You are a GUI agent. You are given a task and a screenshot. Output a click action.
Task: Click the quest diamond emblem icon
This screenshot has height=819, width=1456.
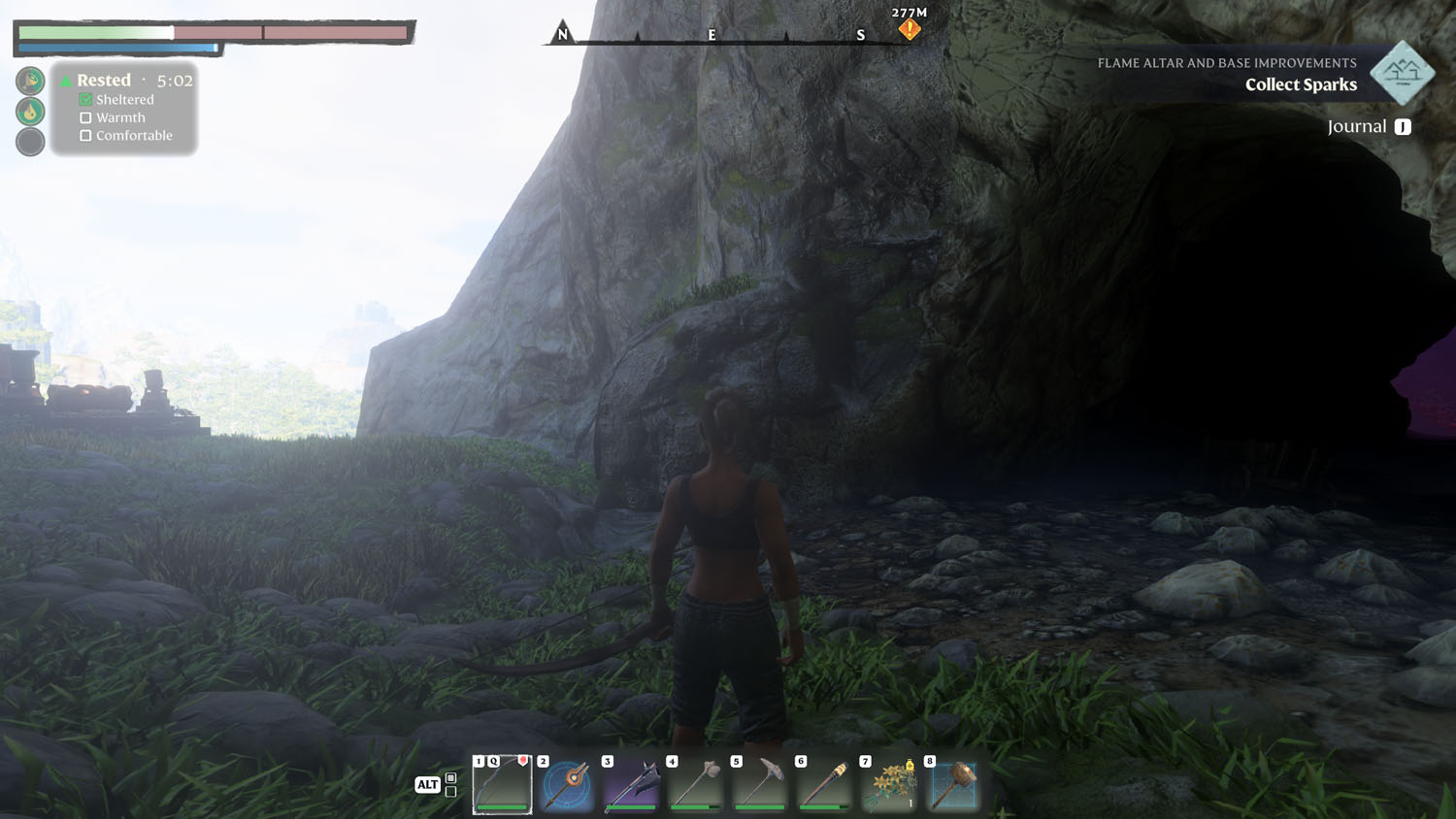pos(1402,73)
